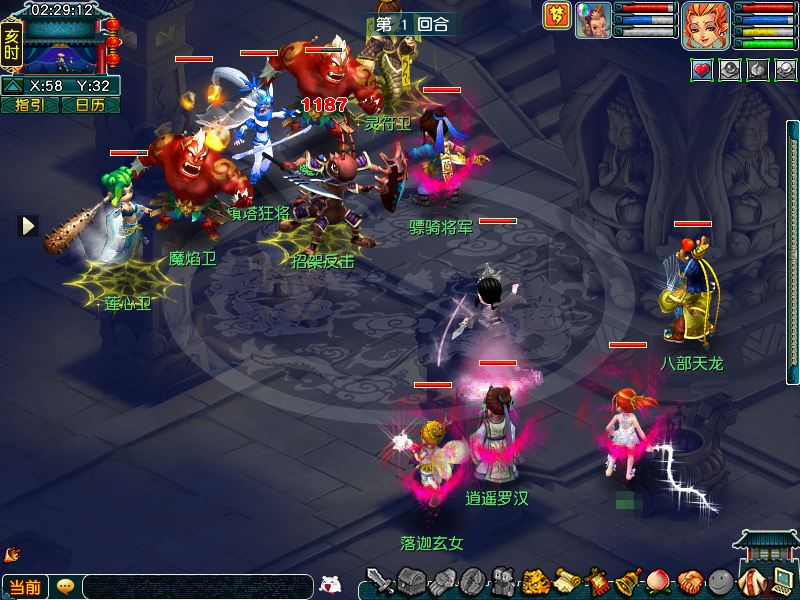Open the 指引 guide button
Screen dimensions: 800x600
(x=30, y=105)
